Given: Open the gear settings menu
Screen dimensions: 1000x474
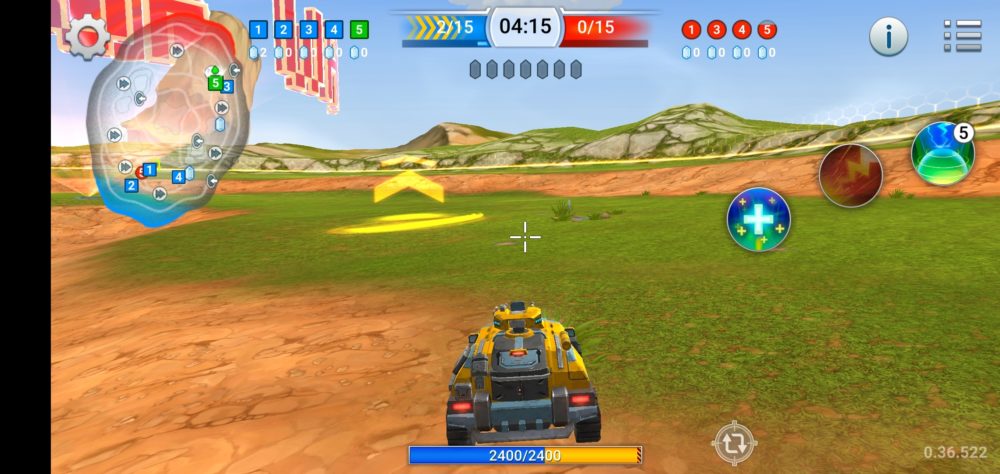Looking at the screenshot, I should (x=87, y=37).
